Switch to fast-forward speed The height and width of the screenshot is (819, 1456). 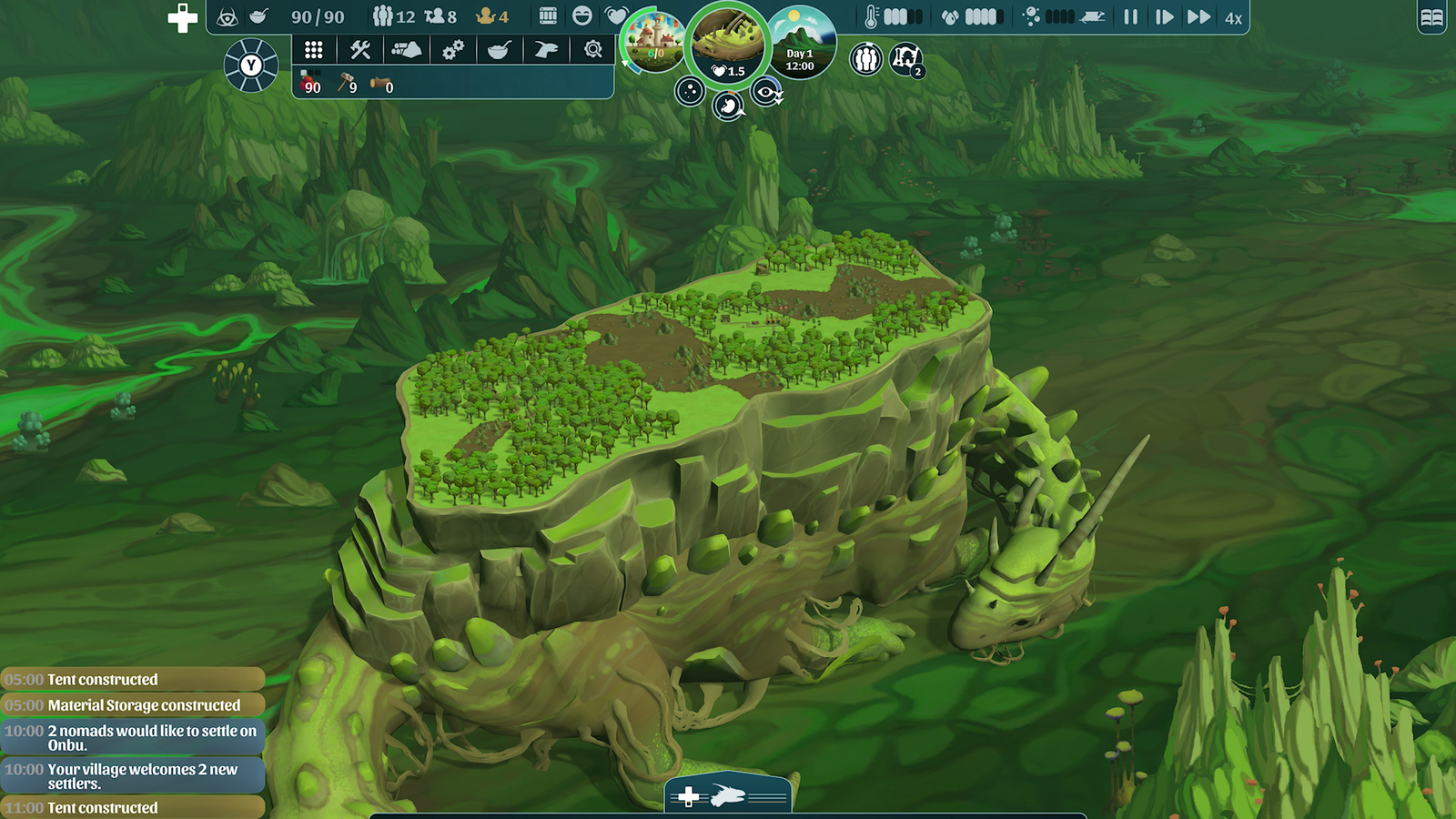pos(1198,17)
